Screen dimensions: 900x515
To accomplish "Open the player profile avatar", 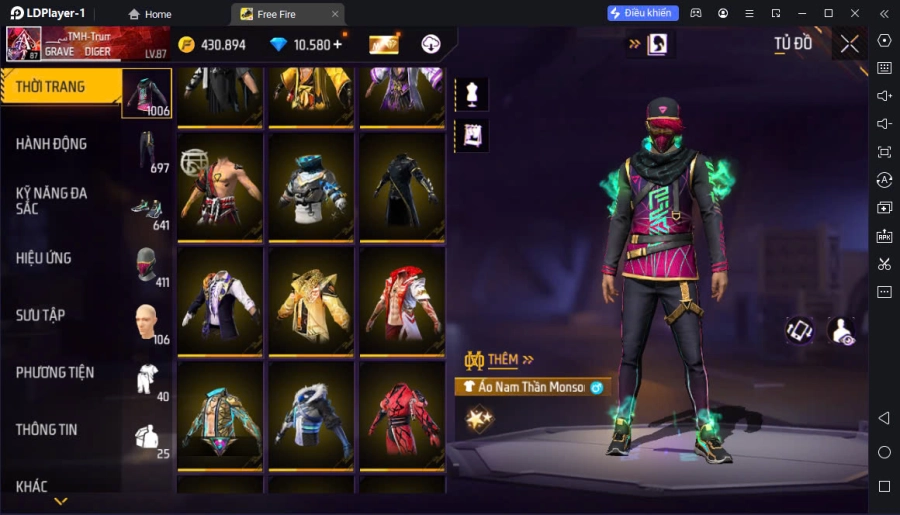I will 23,44.
